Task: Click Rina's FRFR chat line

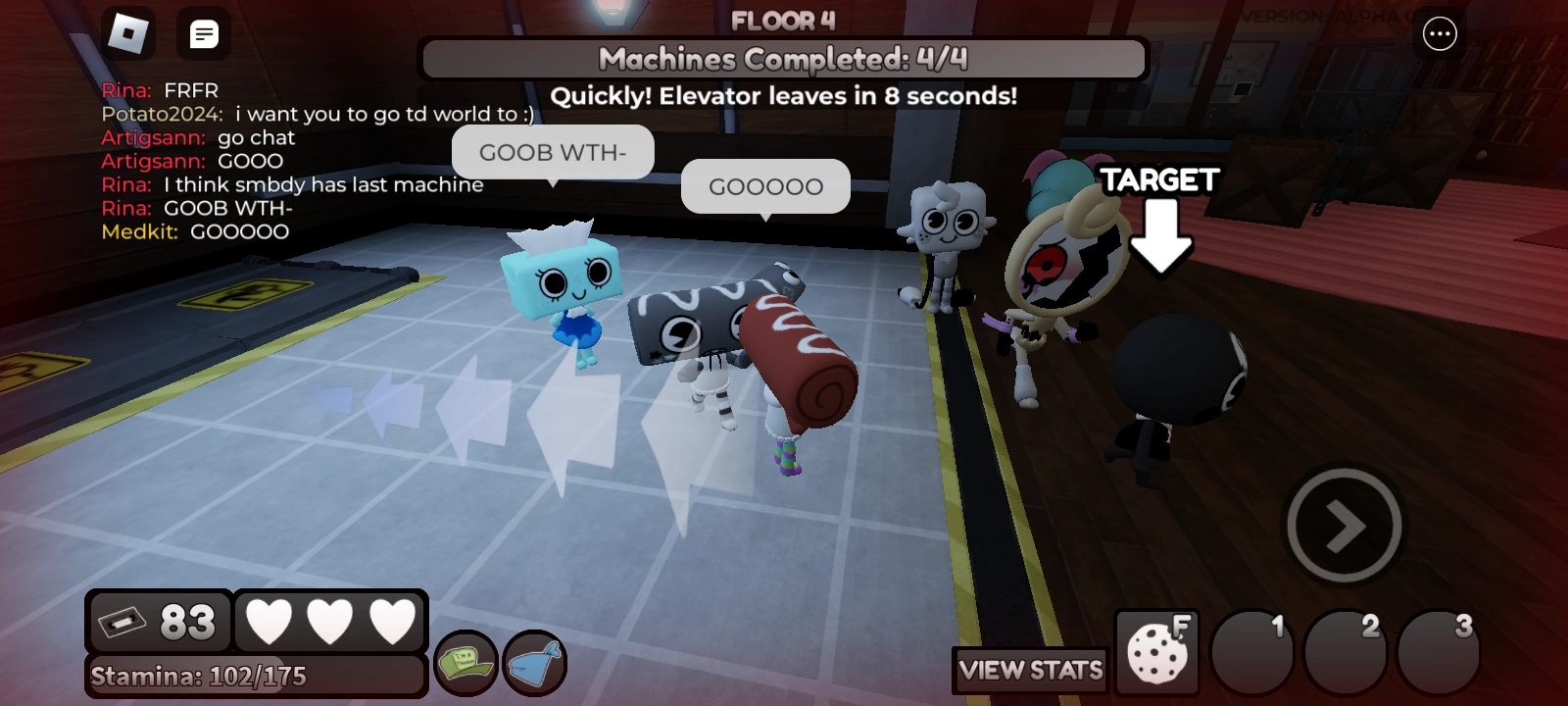Action: pos(159,90)
